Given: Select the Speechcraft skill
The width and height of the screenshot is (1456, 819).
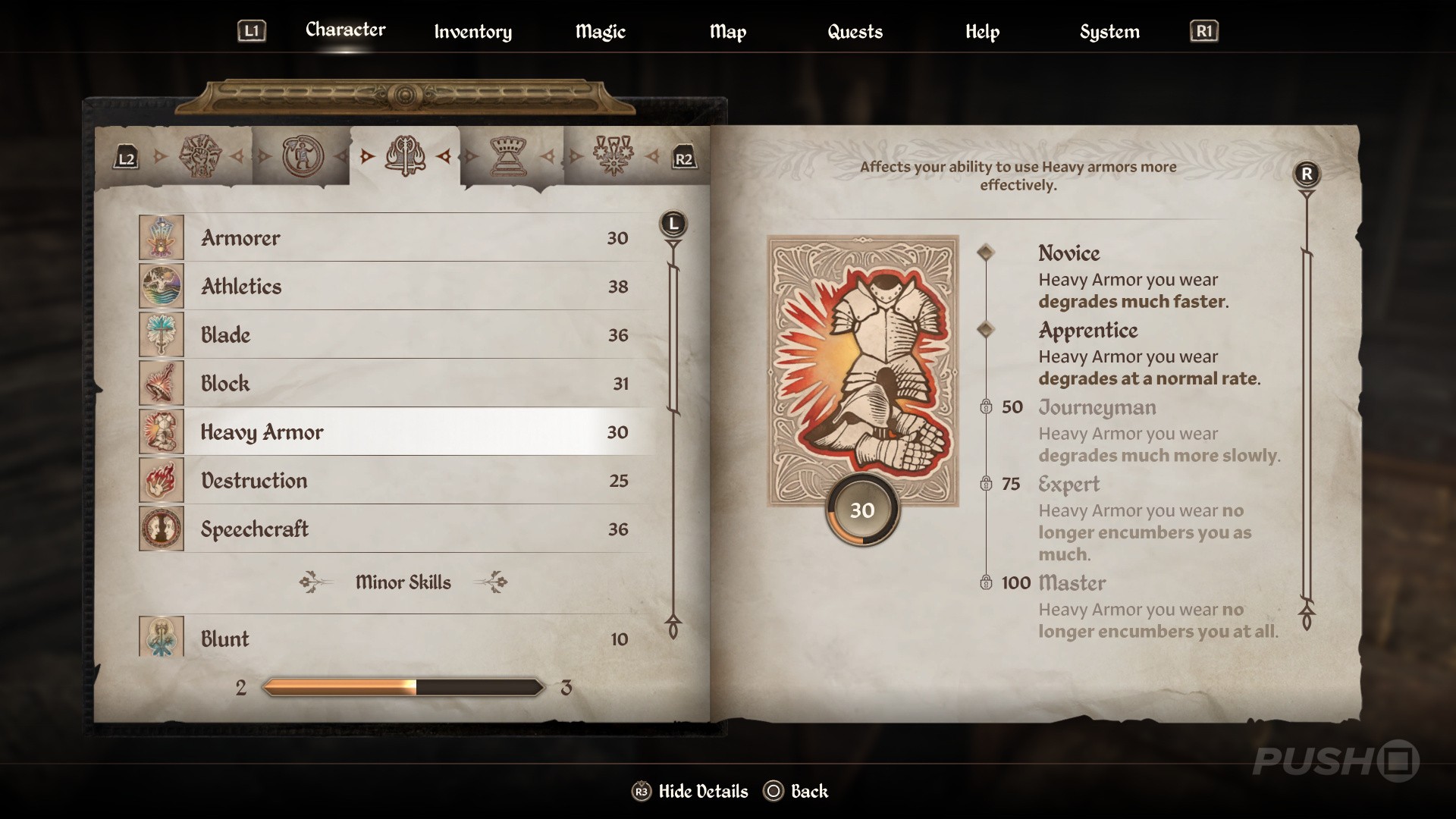Looking at the screenshot, I should (x=394, y=529).
